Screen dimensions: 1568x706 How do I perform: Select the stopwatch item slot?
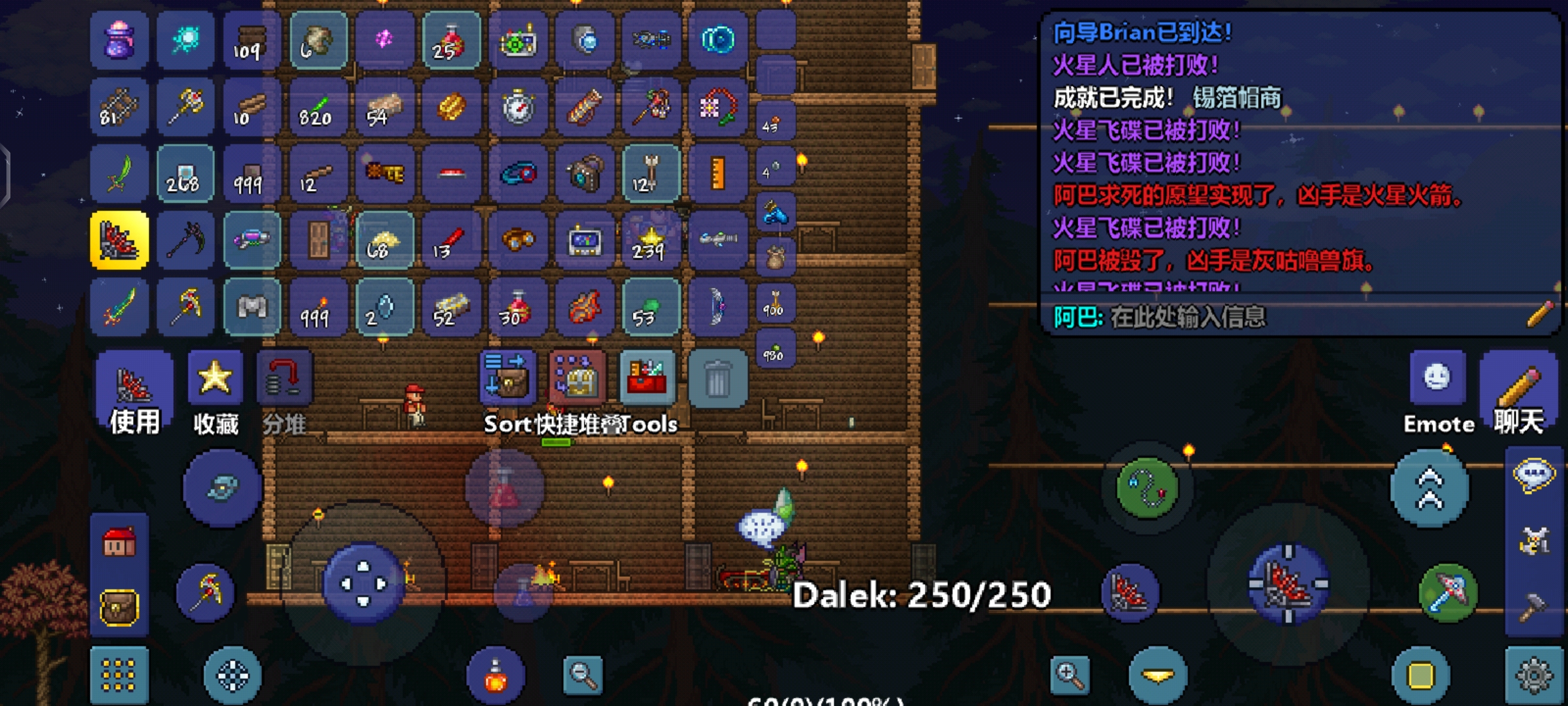[518, 107]
